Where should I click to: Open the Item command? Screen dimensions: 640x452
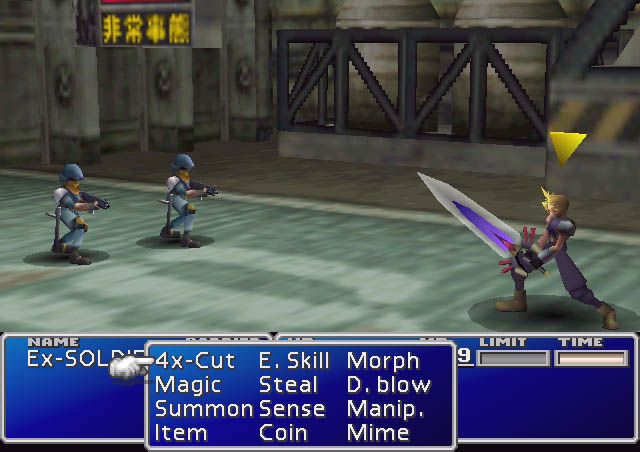(181, 433)
